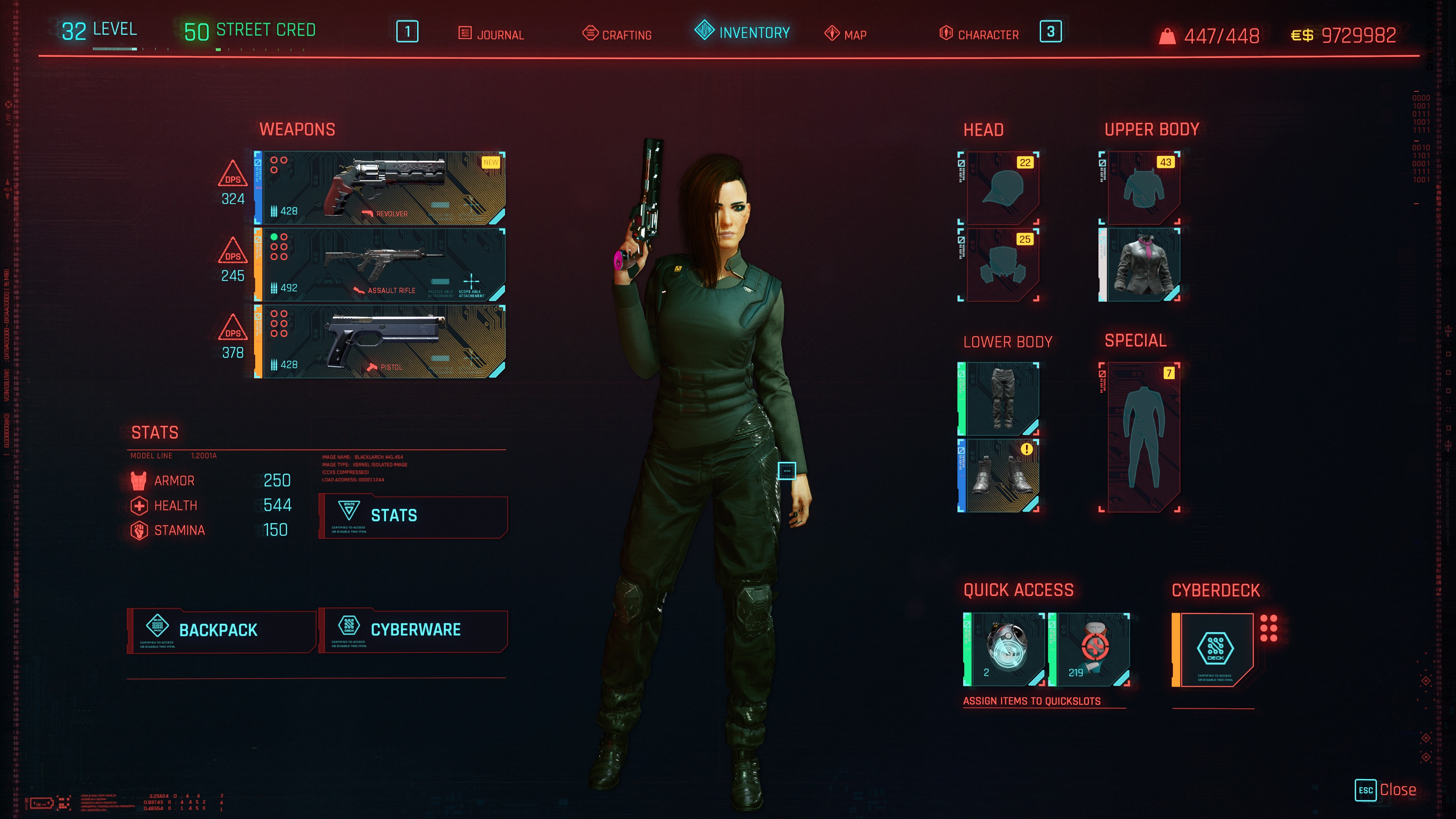Click the Journal icon
1456x819 pixels.
tap(464, 33)
